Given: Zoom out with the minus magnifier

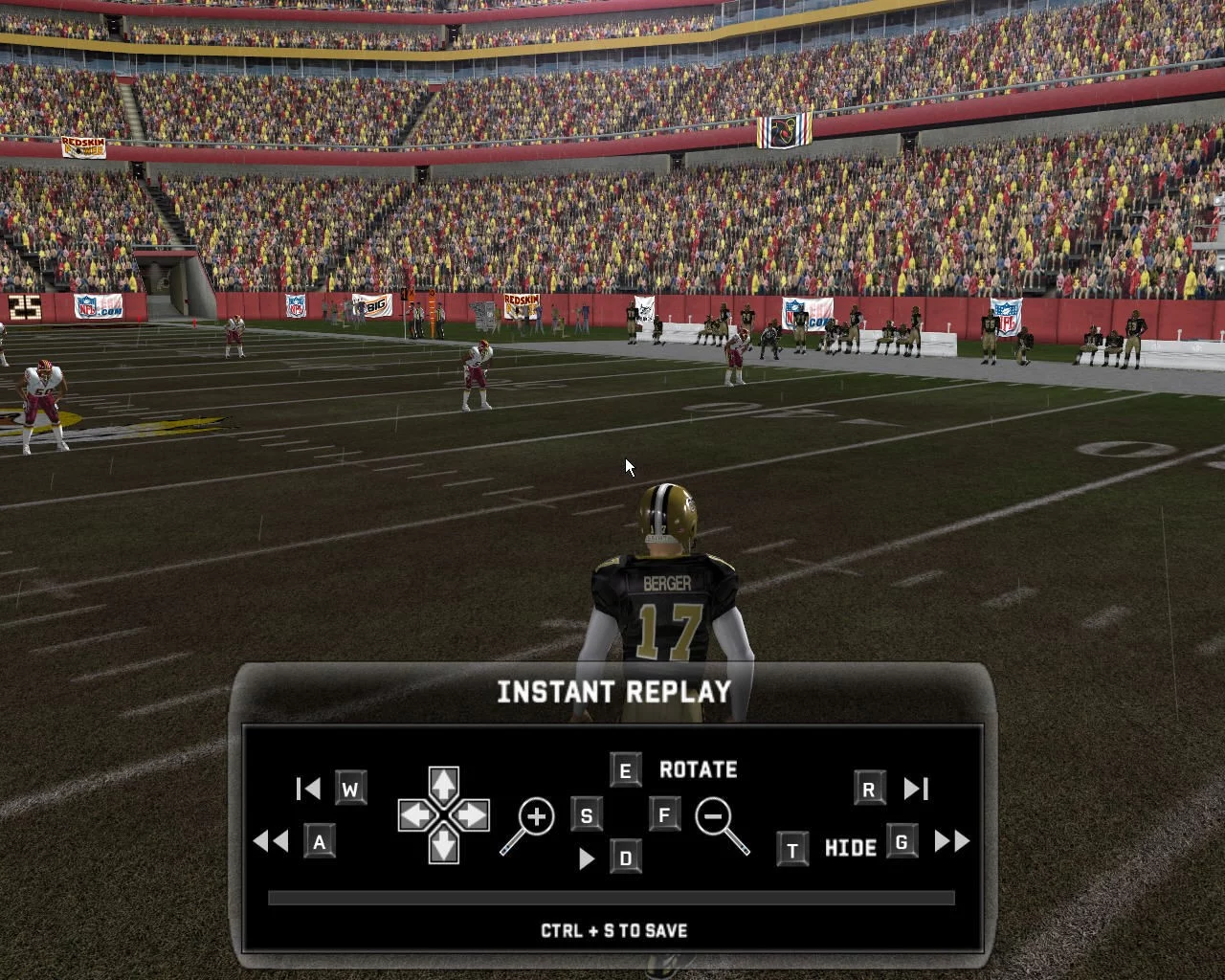Looking at the screenshot, I should [x=720, y=823].
